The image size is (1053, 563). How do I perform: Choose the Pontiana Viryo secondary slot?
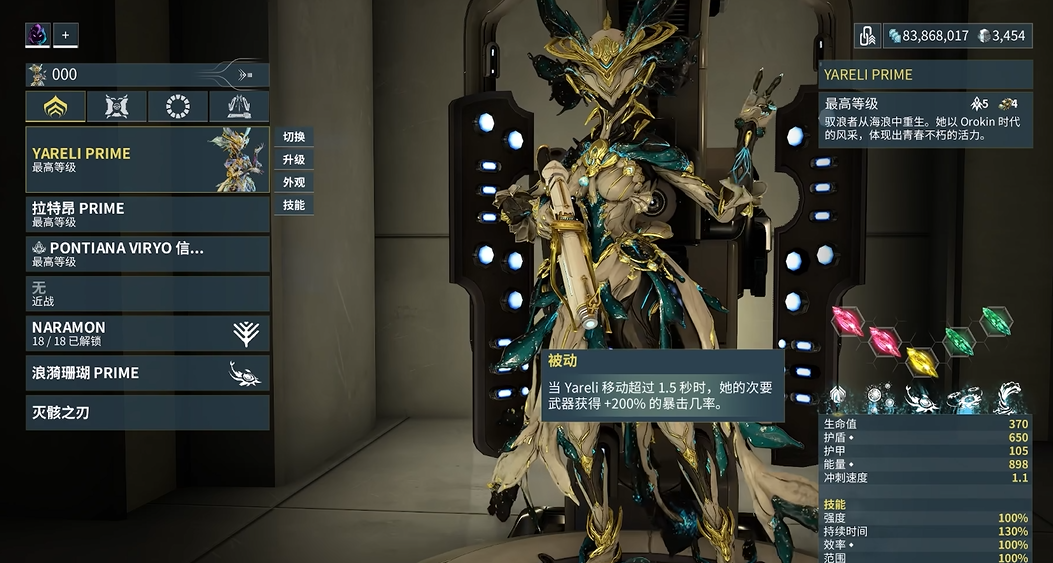pyautogui.click(x=147, y=254)
